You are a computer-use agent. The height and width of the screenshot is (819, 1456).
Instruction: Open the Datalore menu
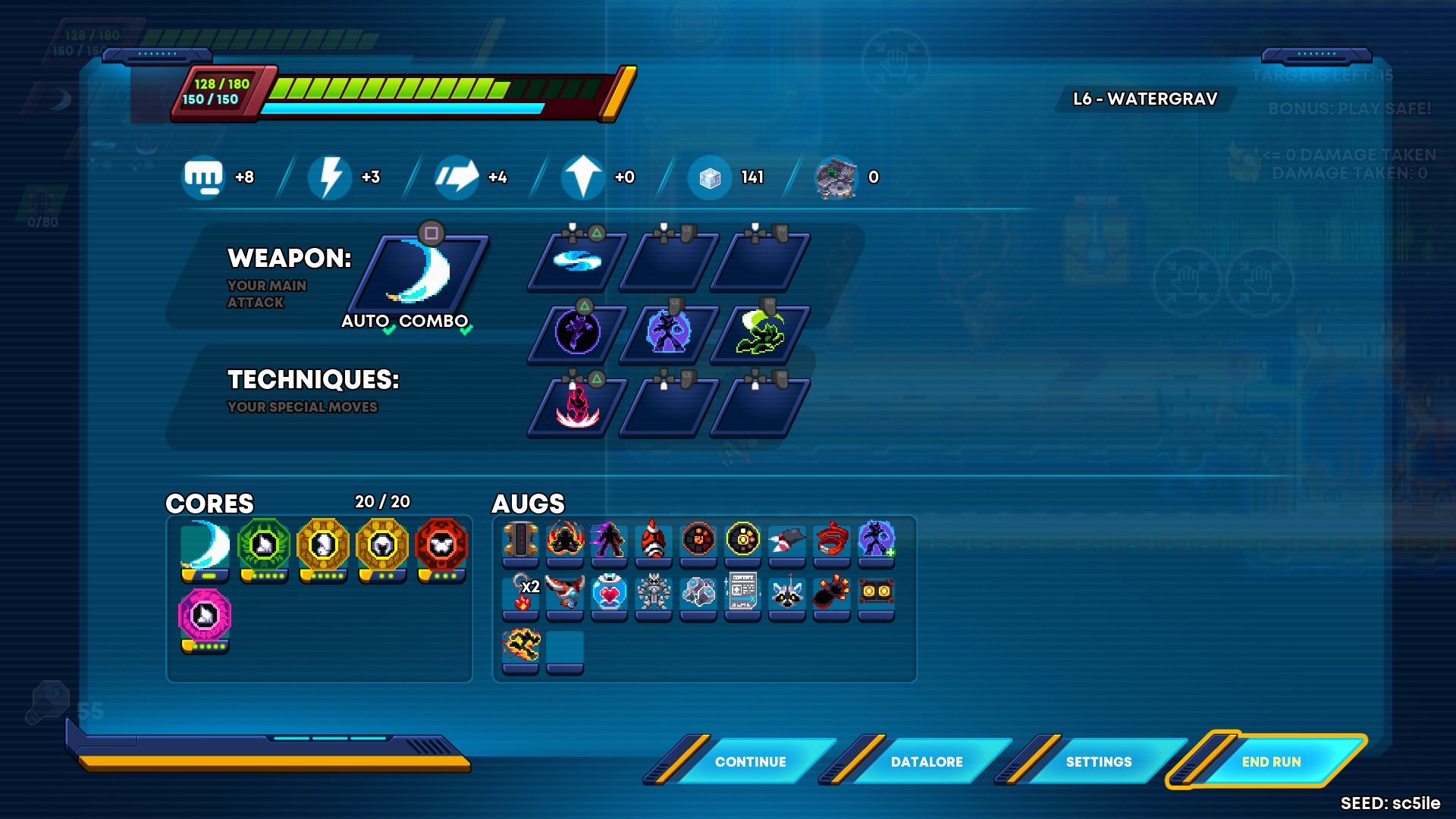pyautogui.click(x=926, y=761)
